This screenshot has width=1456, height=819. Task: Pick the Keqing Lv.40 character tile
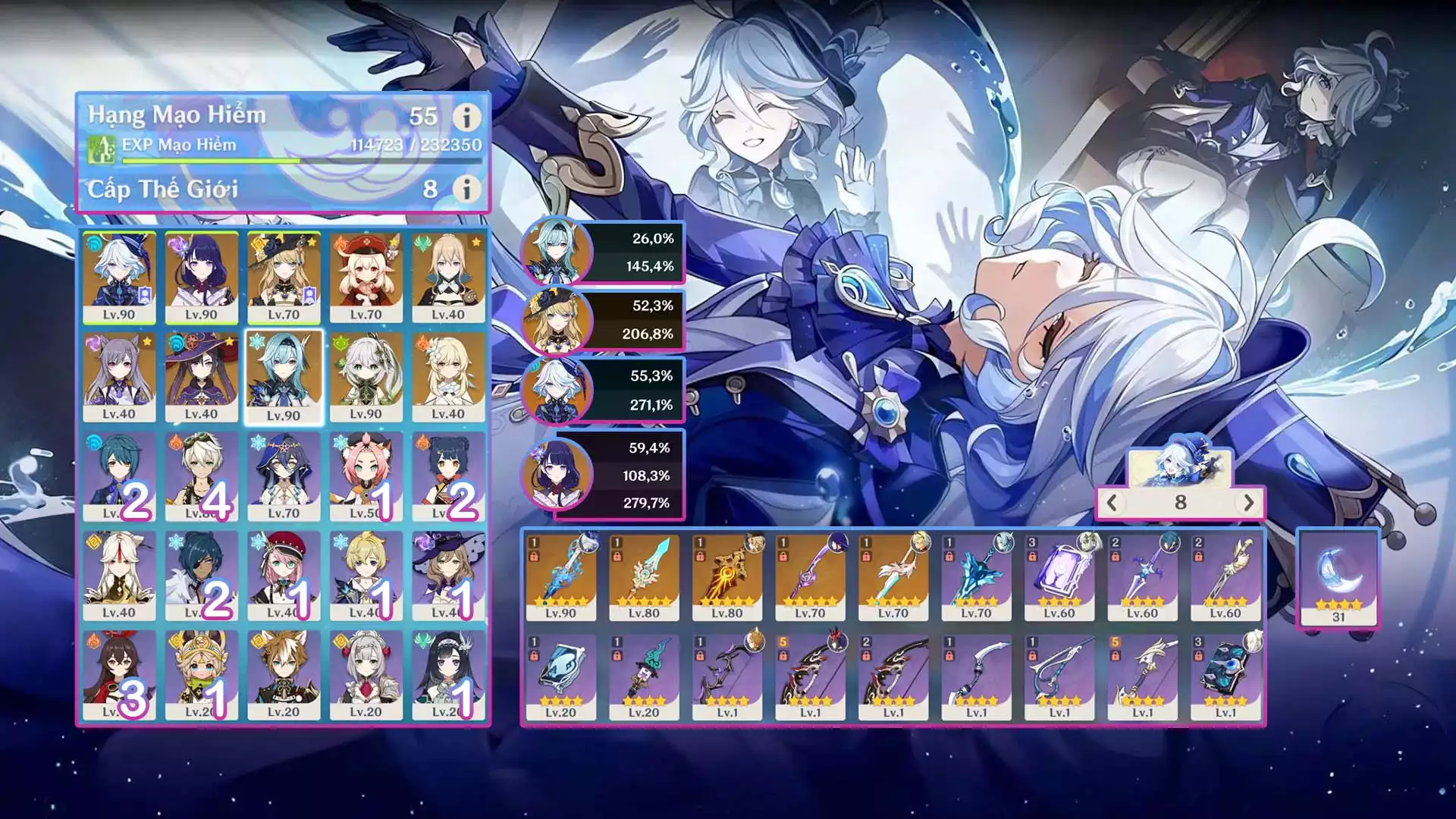[119, 377]
